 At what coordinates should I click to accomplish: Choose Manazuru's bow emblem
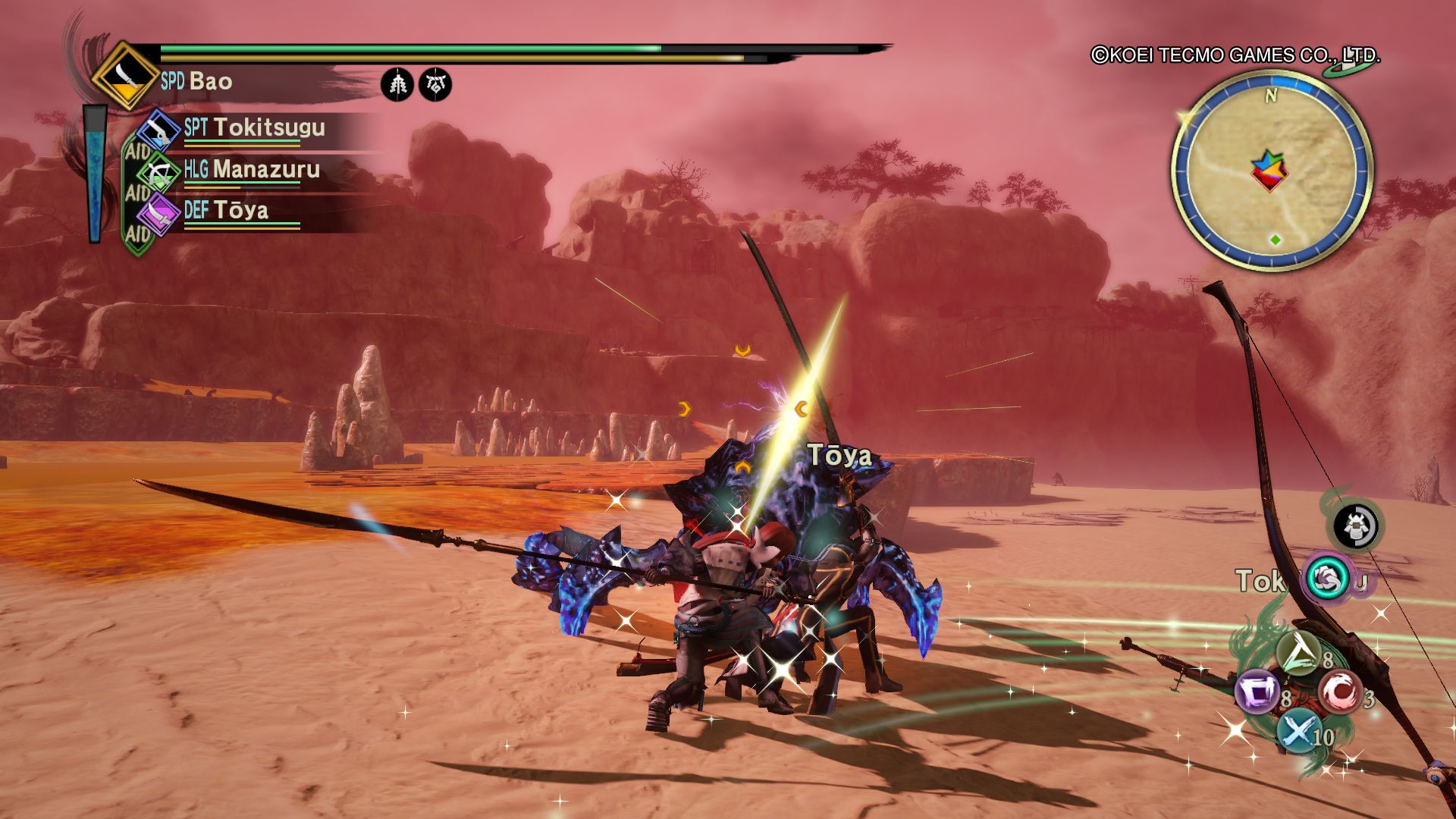pos(159,173)
